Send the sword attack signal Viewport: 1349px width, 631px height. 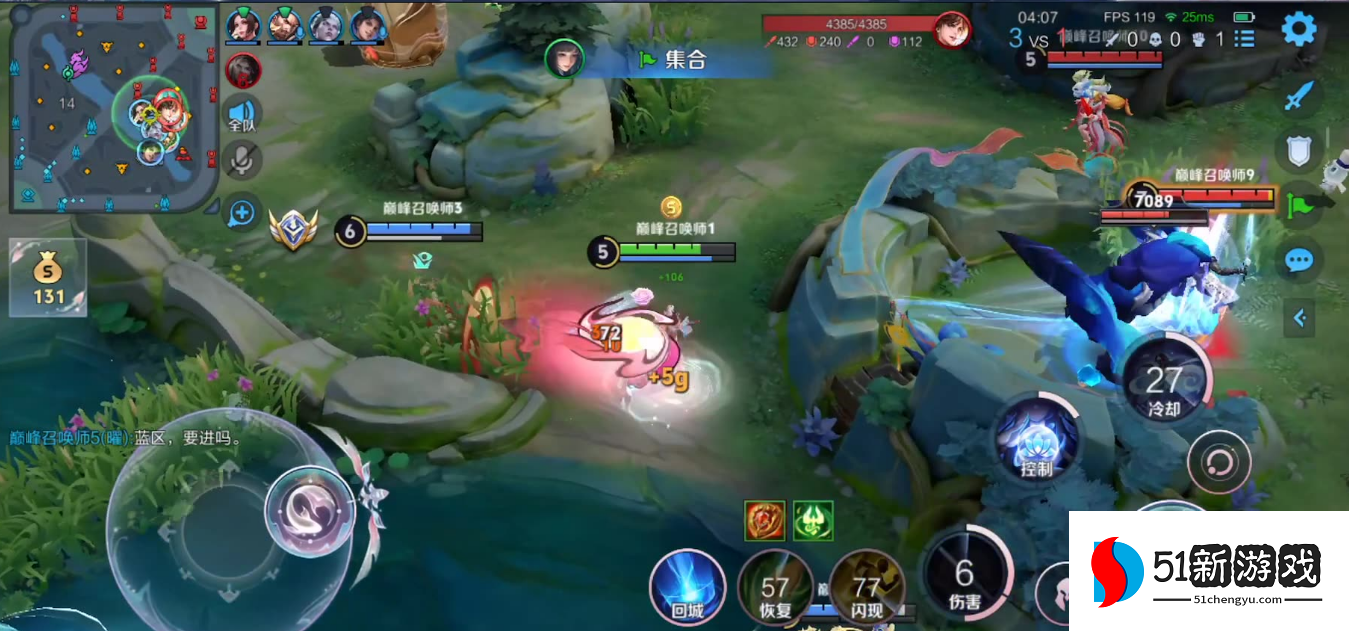(1298, 97)
